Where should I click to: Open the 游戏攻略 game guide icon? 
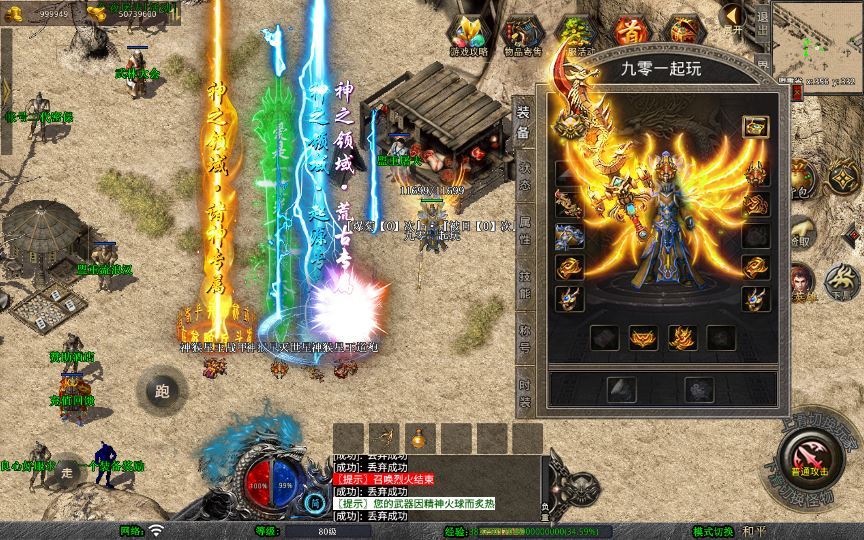469,35
